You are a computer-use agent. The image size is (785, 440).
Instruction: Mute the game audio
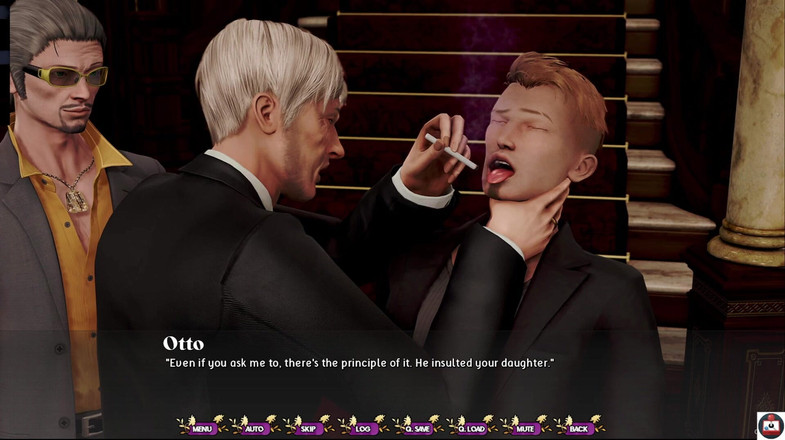pyautogui.click(x=524, y=428)
